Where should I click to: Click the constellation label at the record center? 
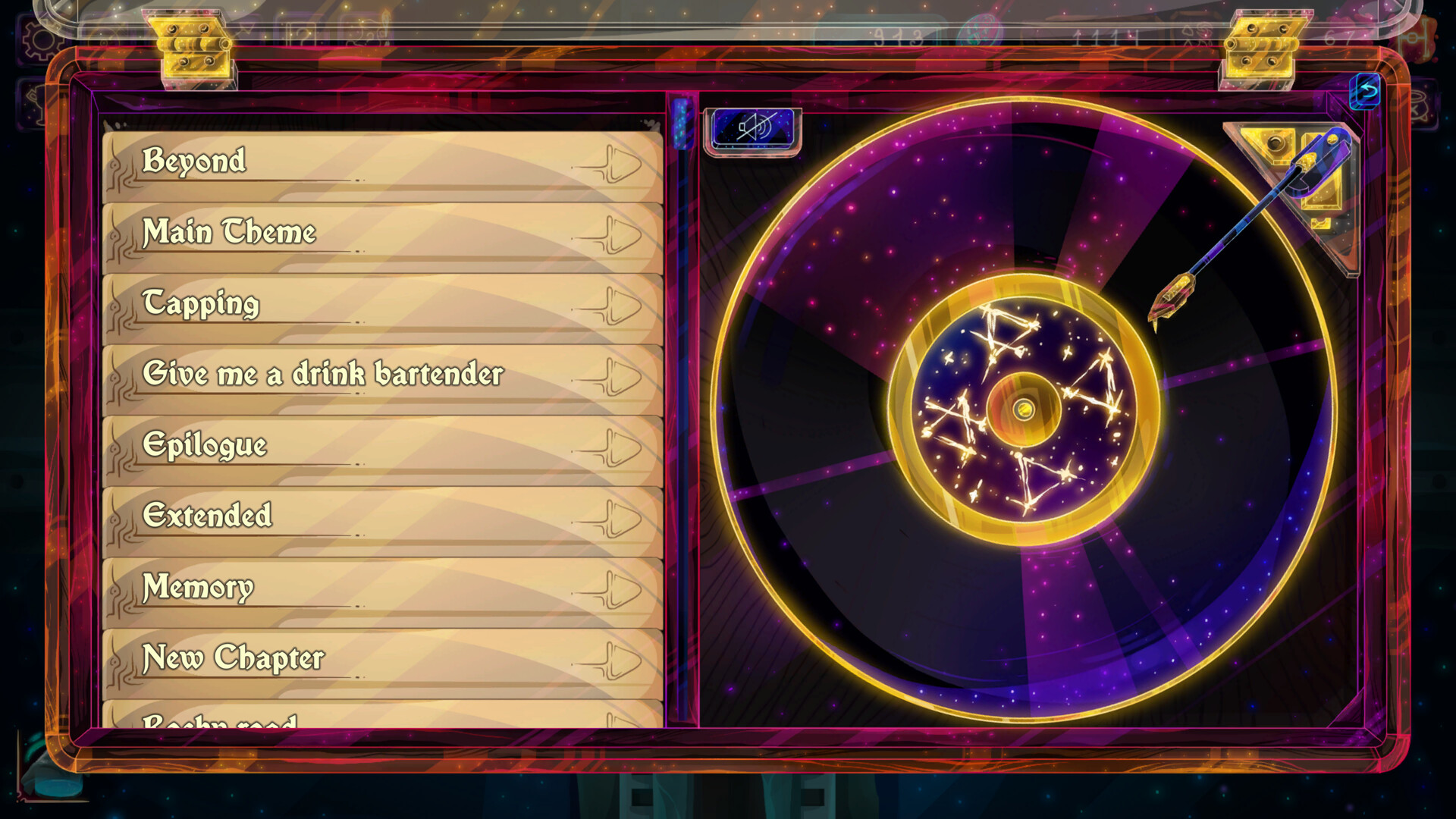coord(1024,409)
